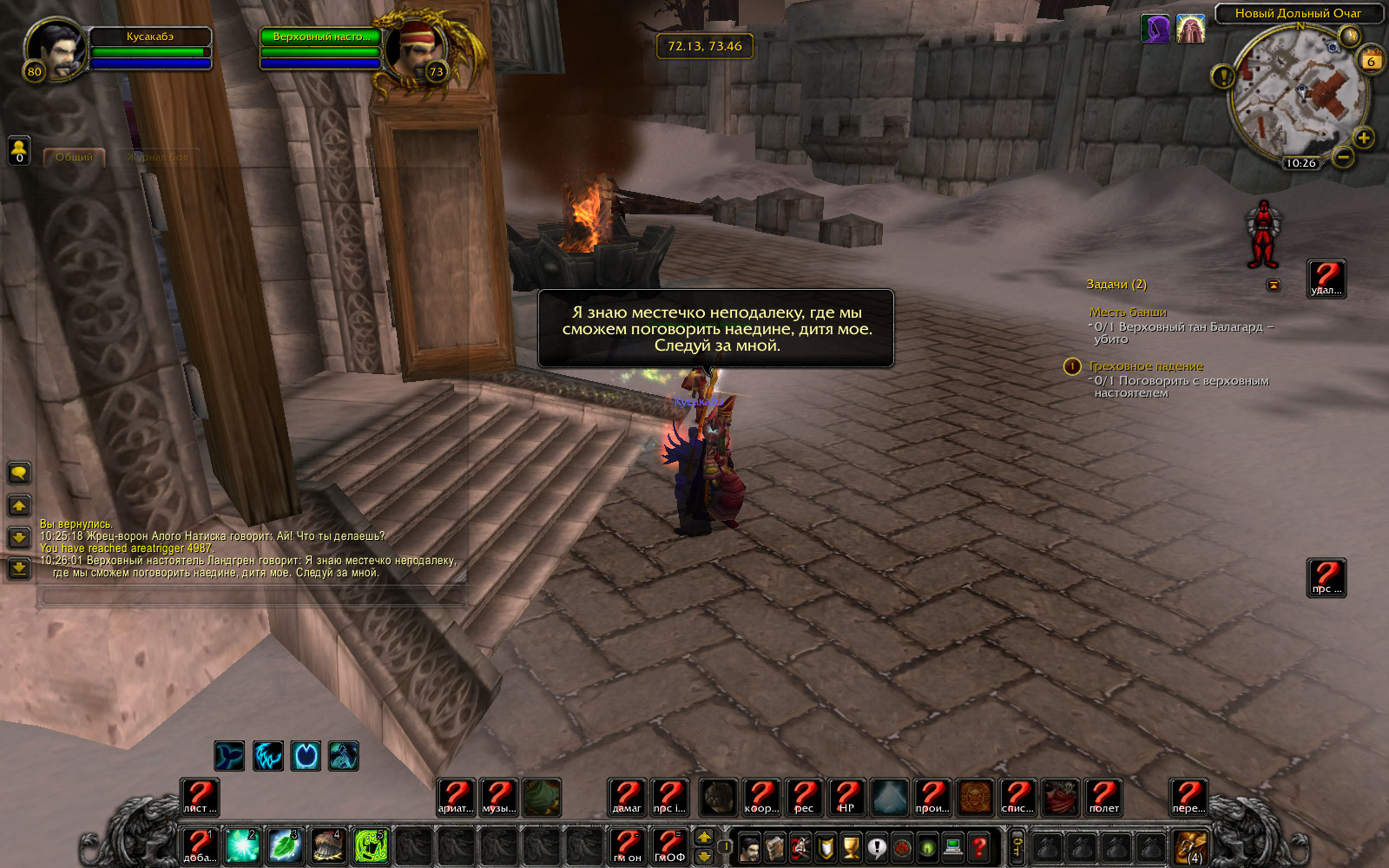This screenshot has height=868, width=1389.
Task: Open the Журнал боя combat log tab
Action: (157, 157)
